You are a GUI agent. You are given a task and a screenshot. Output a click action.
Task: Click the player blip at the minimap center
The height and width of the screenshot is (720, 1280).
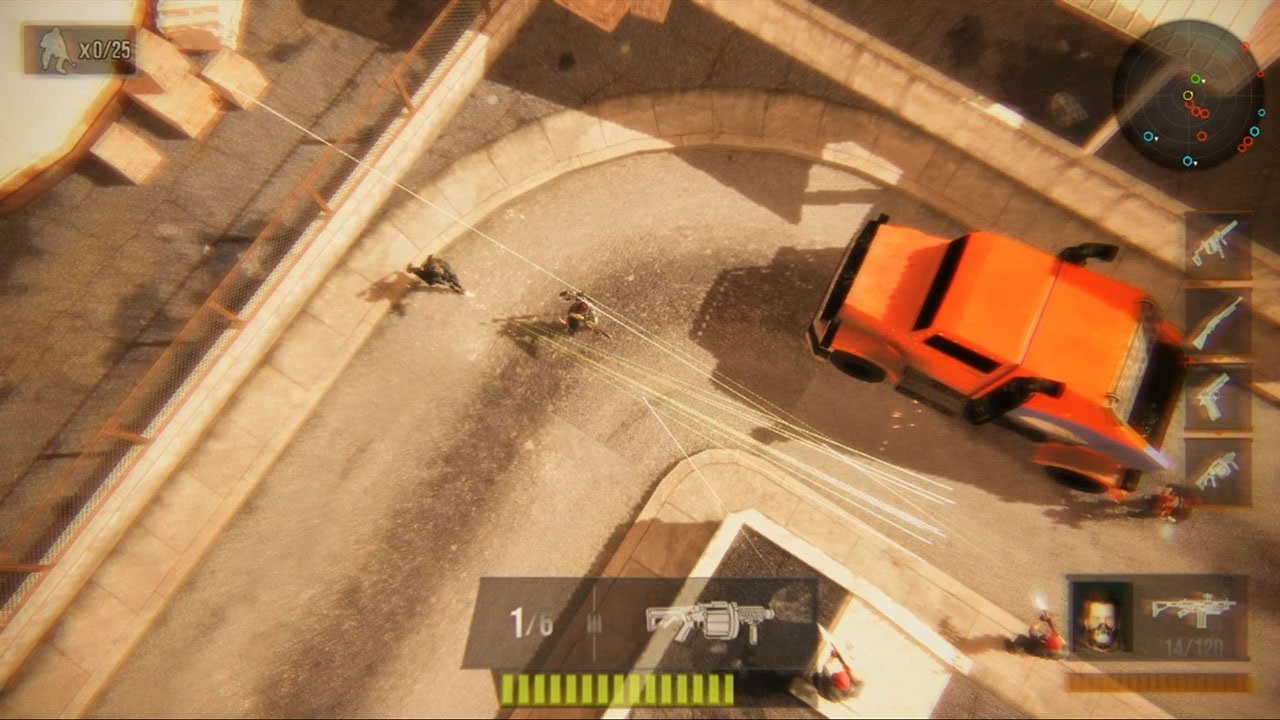(x=1187, y=96)
